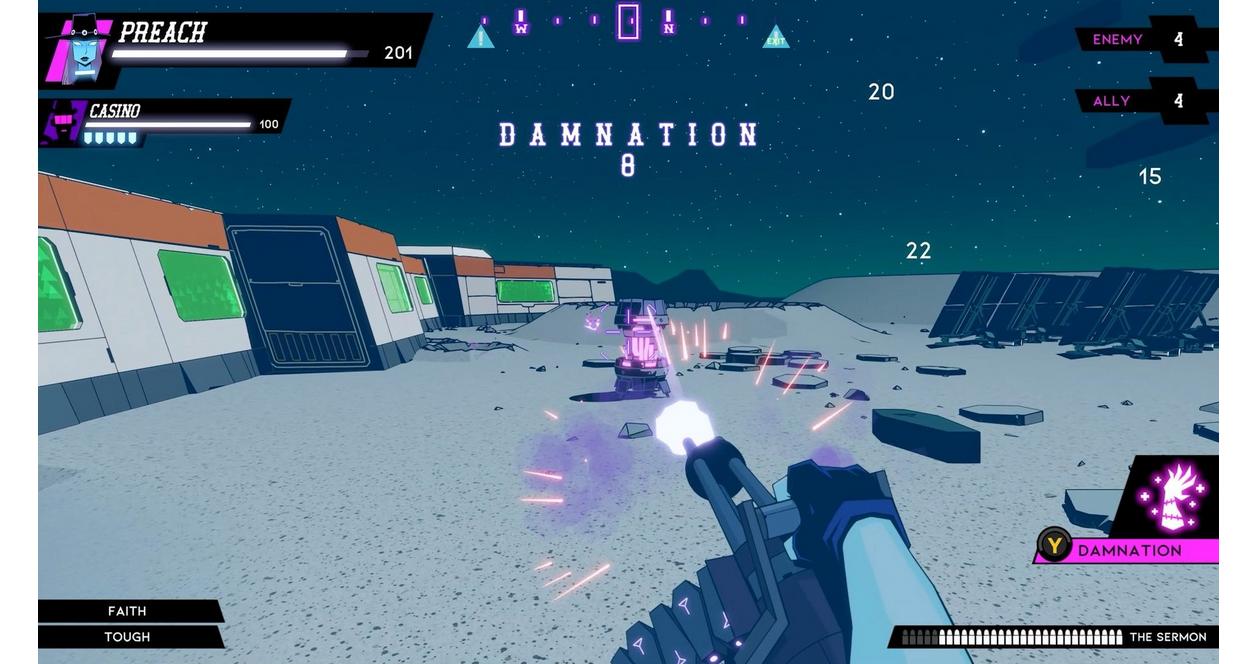Select the Faith perk tag
Image resolution: width=1256 pixels, height=664 pixels.
coord(127,611)
